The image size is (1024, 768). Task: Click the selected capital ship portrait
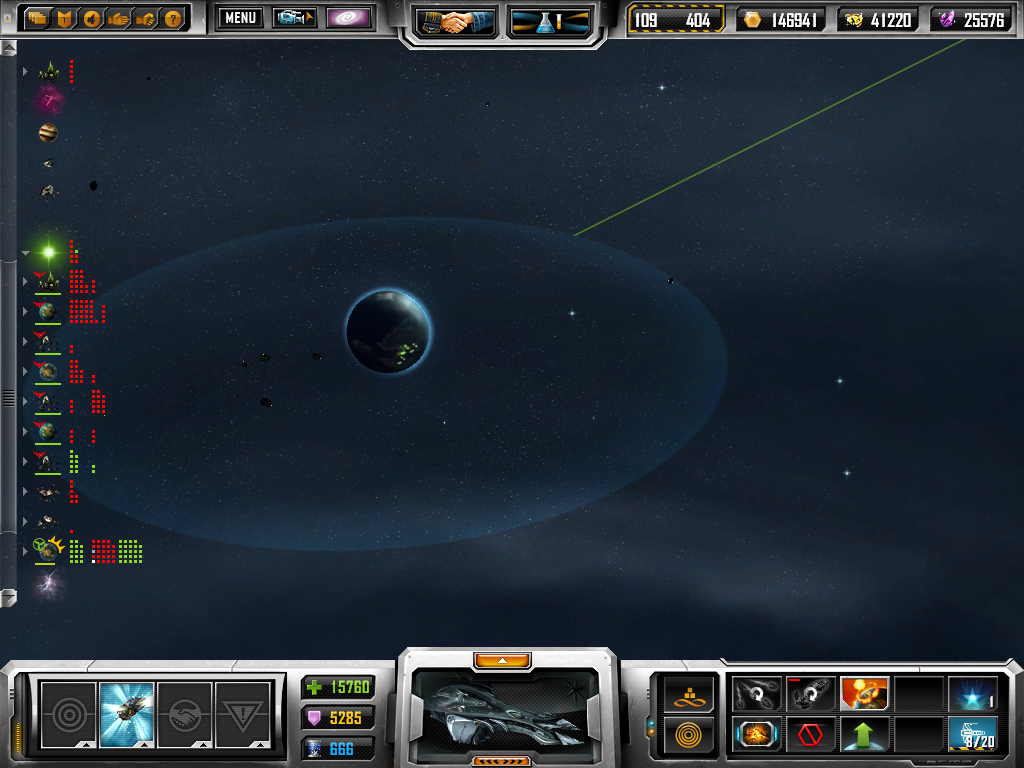click(507, 707)
